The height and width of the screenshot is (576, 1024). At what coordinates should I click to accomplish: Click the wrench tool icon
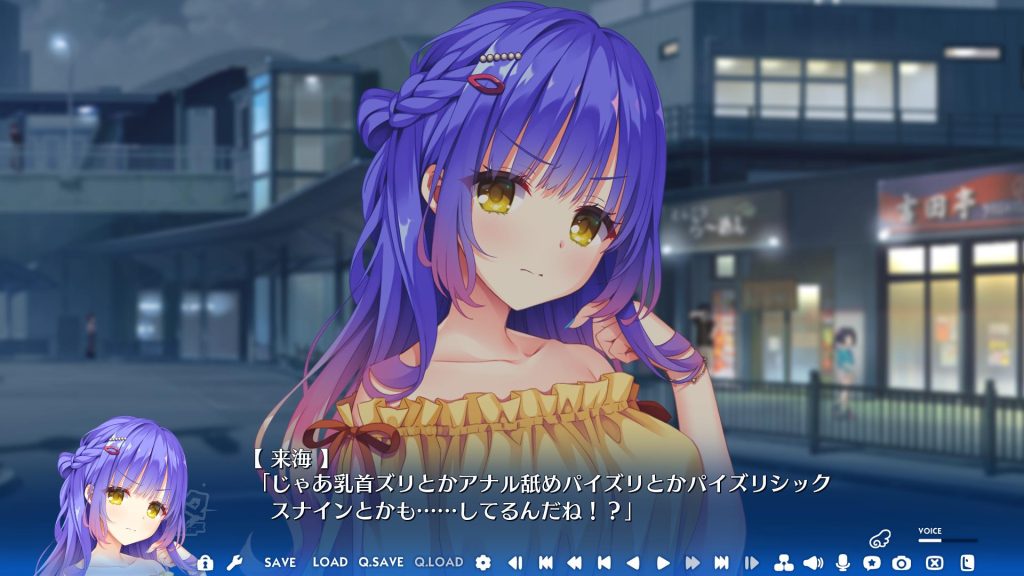click(234, 562)
